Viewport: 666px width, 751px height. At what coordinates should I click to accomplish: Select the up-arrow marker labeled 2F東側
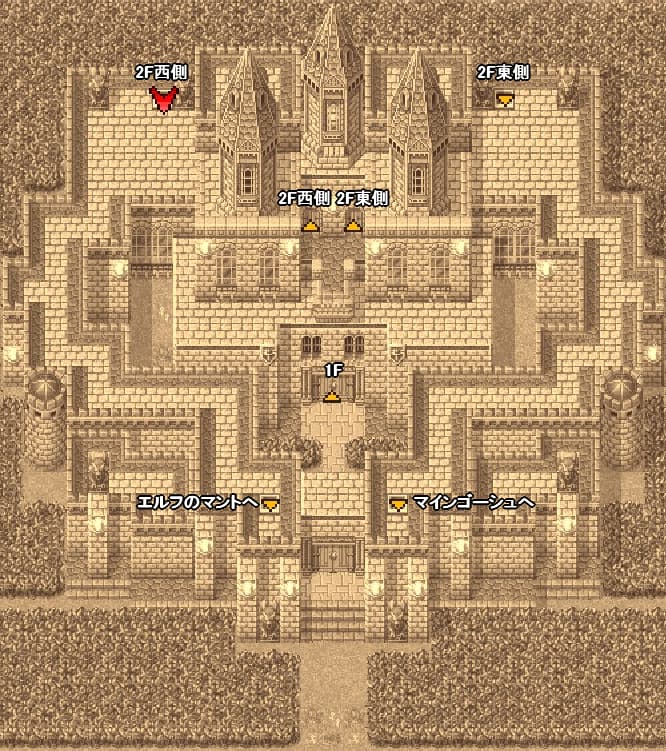[x=352, y=226]
